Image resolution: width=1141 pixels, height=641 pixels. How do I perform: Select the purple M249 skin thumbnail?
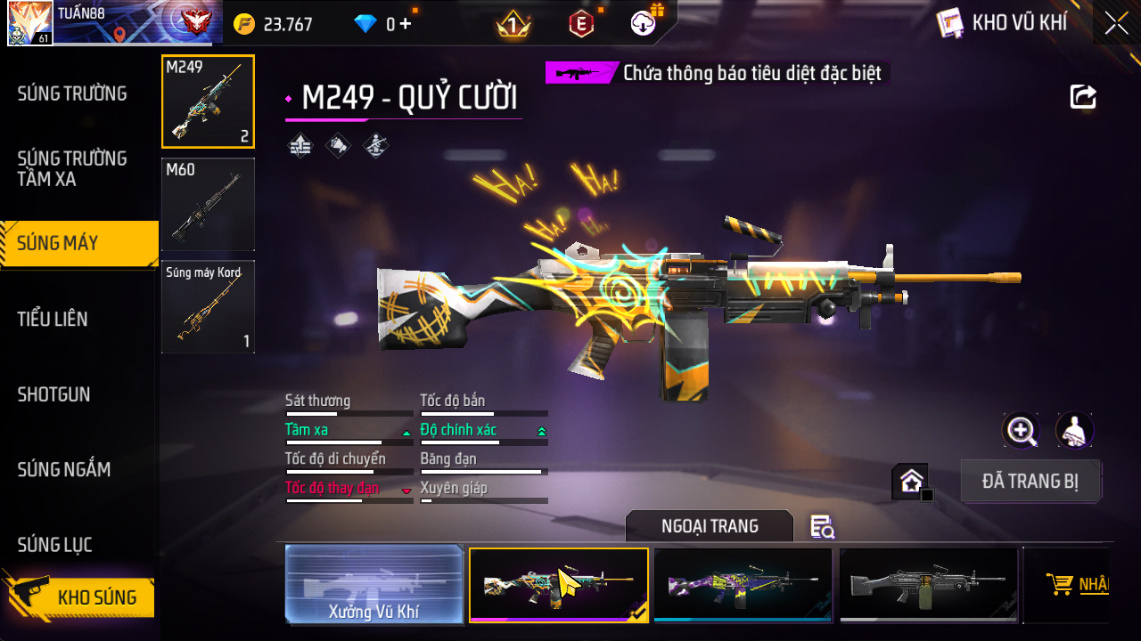742,584
